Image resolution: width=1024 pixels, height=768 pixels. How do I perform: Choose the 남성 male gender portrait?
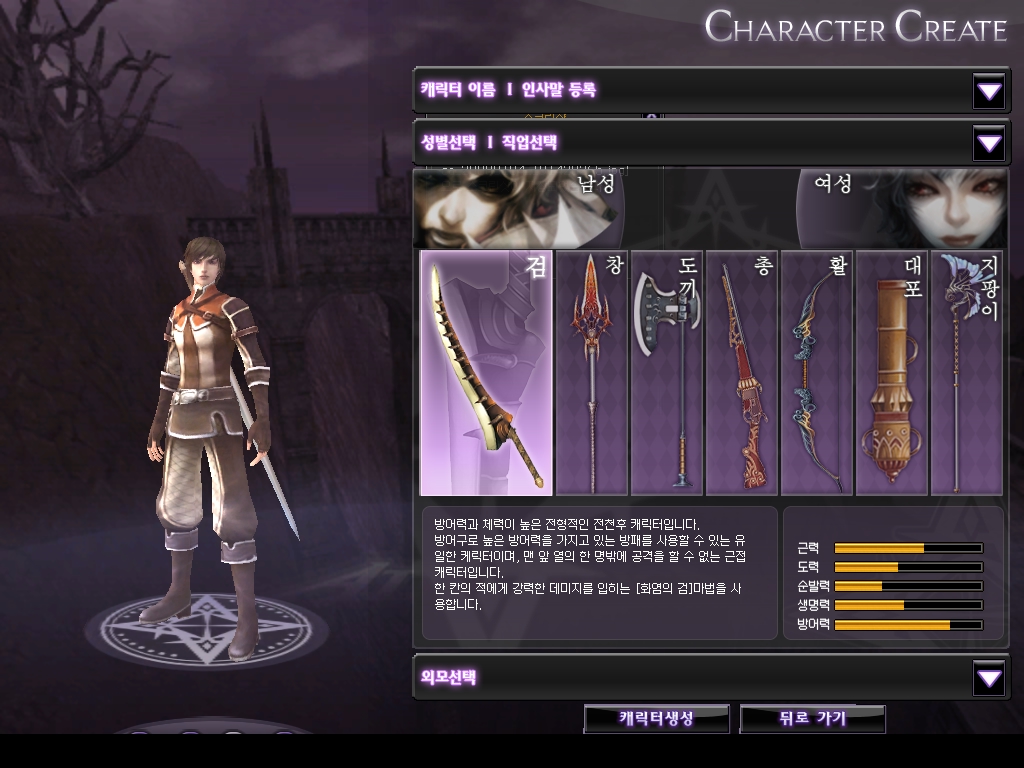tap(520, 208)
